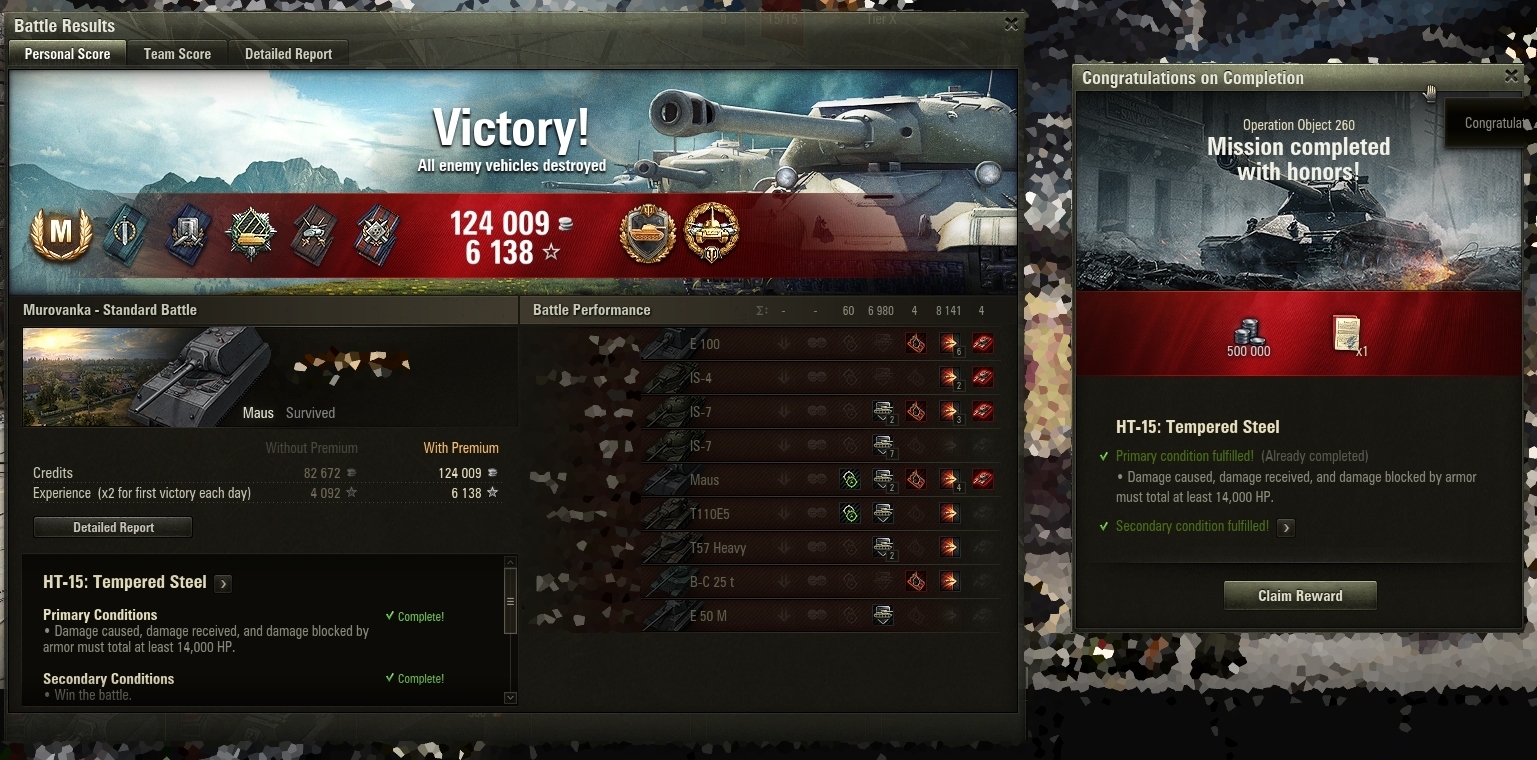This screenshot has height=760, width=1537.
Task: Select the IS-4 enemy row
Action: pyautogui.click(x=760, y=378)
